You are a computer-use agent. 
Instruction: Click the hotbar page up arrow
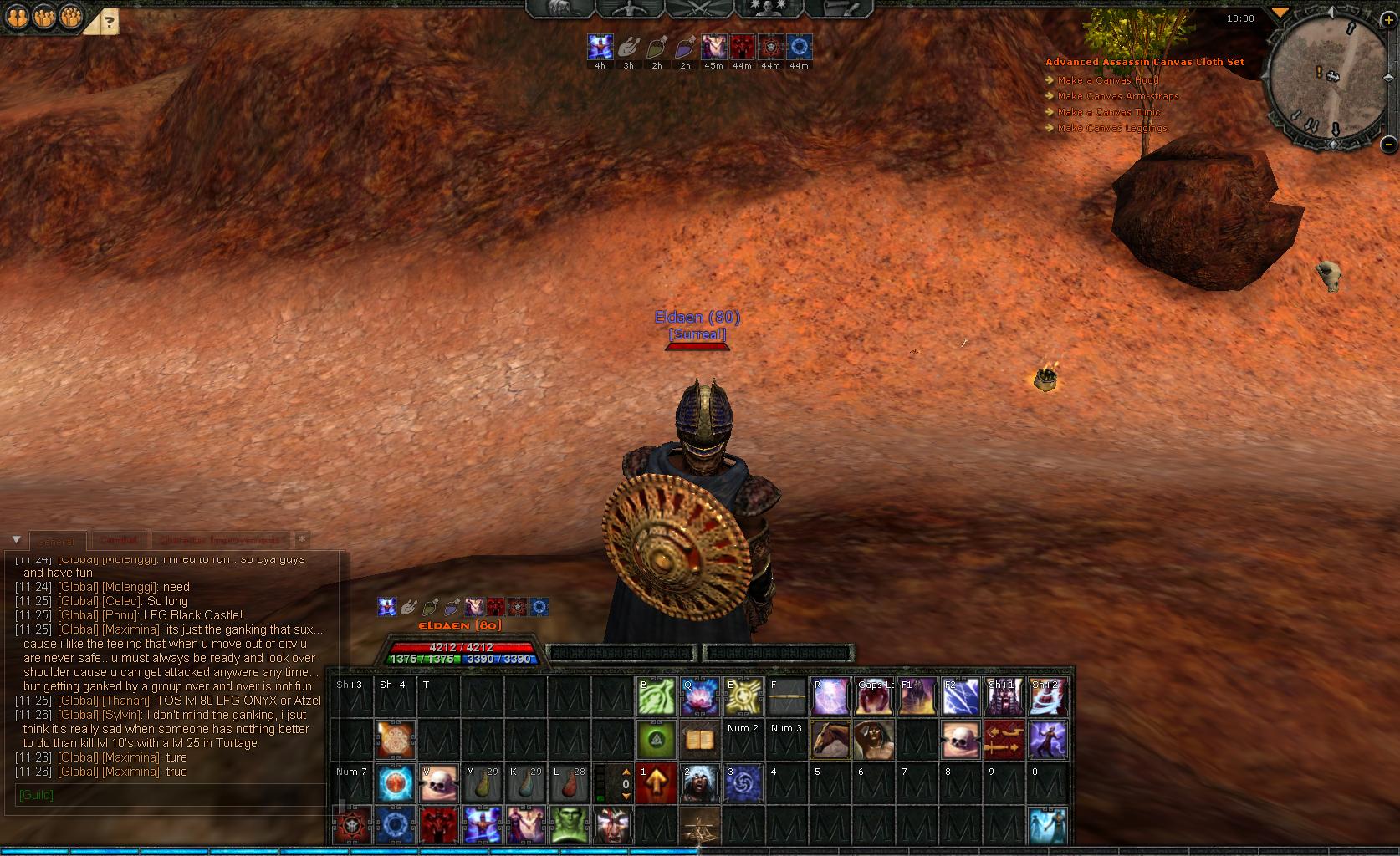coord(625,773)
